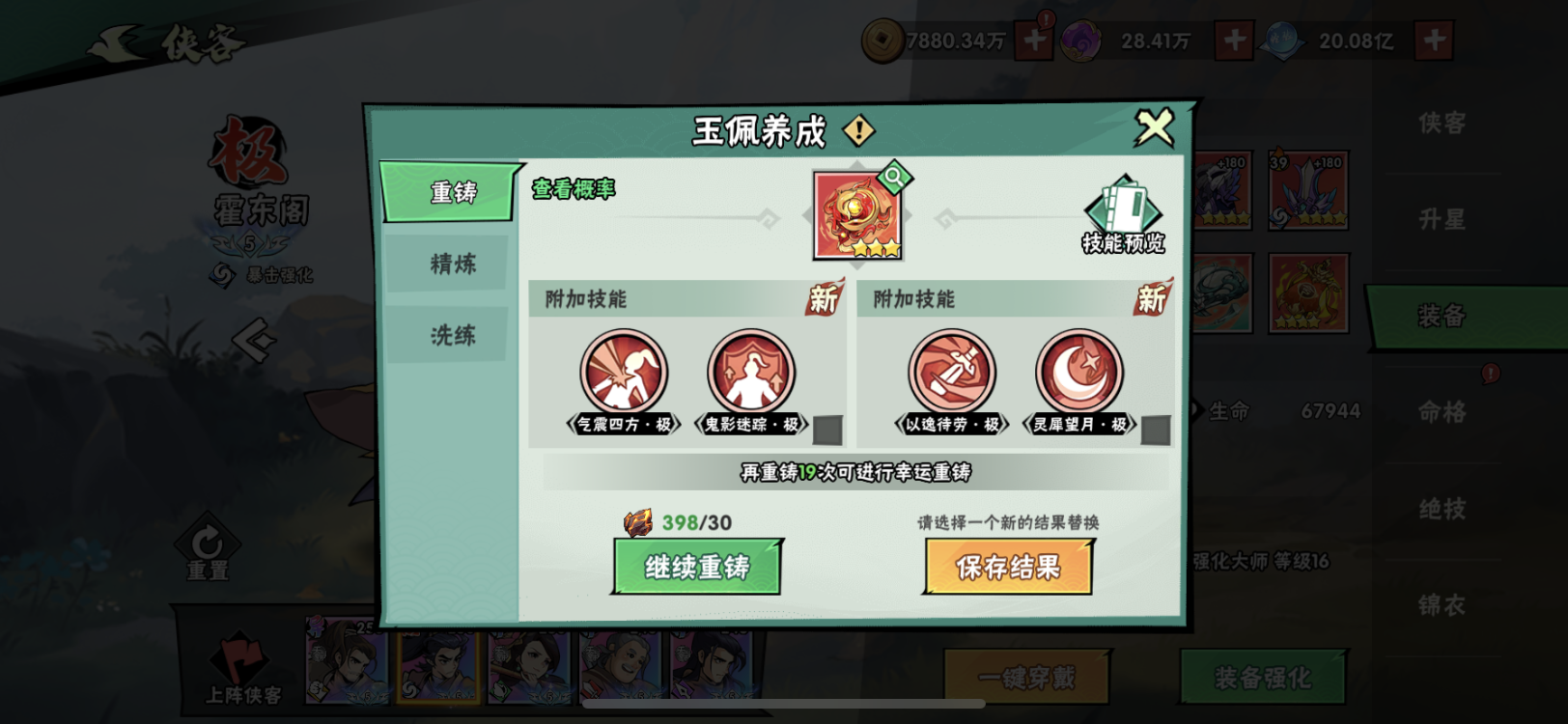Switch to the 精炼 tab
1568x724 pixels.
pyautogui.click(x=447, y=263)
